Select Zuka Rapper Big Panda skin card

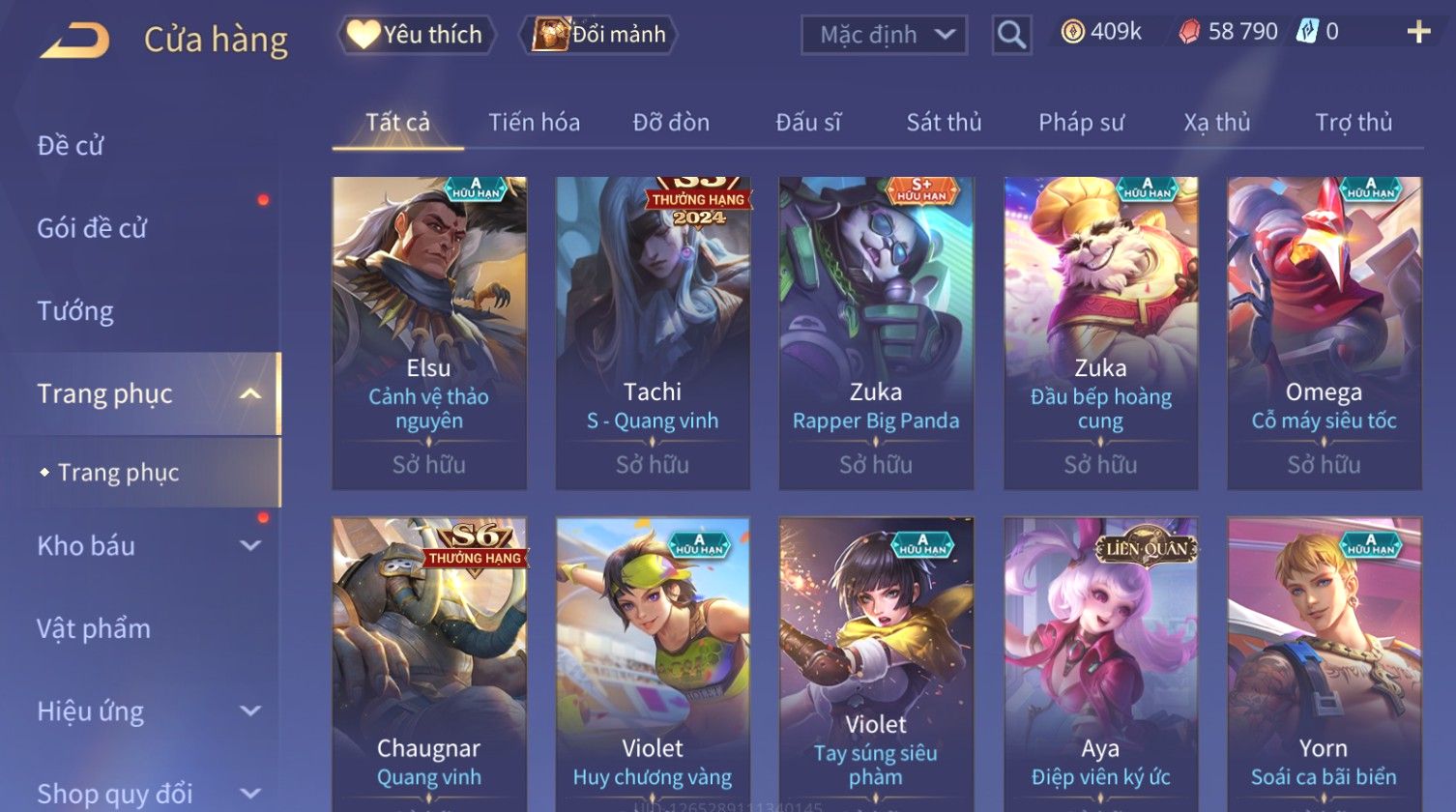pyautogui.click(x=876, y=333)
